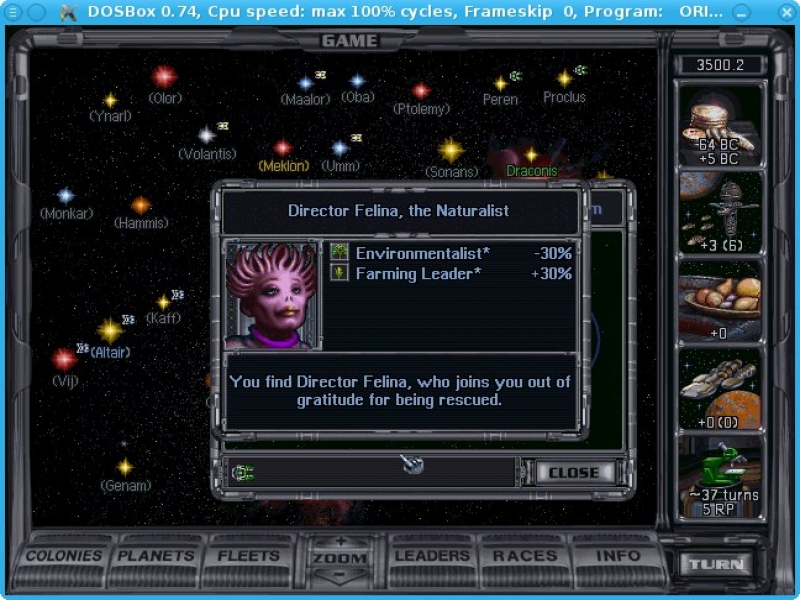Select the Environmentalist skill icon
The width and height of the screenshot is (800, 600).
(x=340, y=253)
